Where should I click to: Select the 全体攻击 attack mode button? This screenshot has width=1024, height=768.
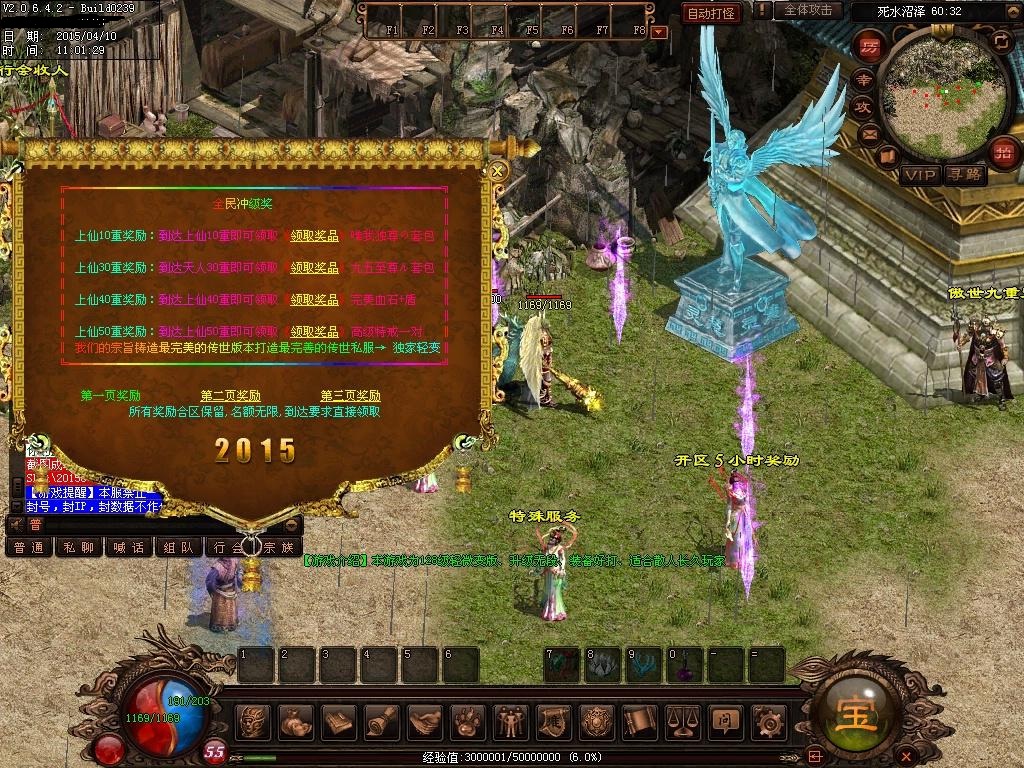(x=808, y=10)
